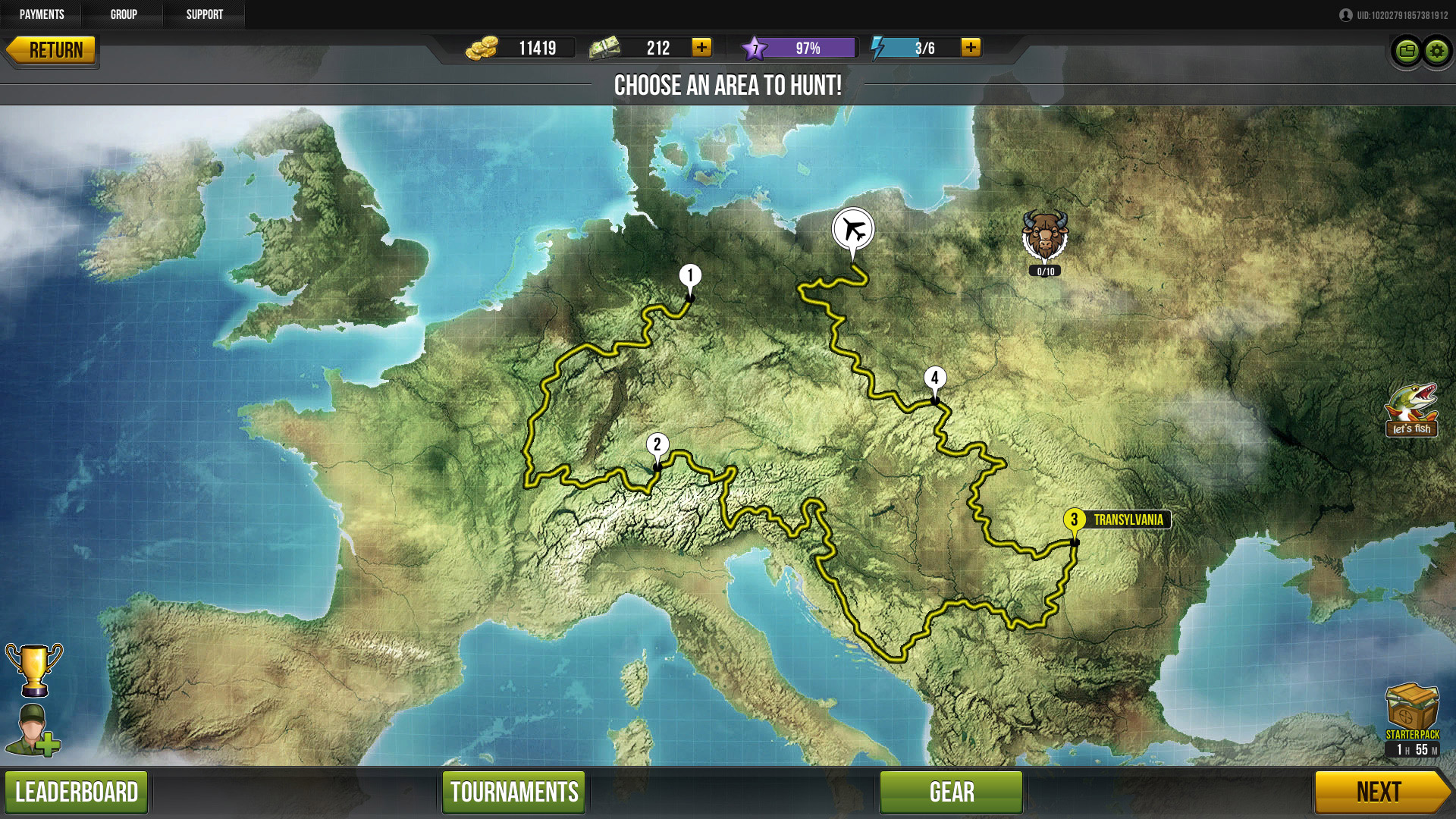
Task: Open the settings gear icon
Action: pyautogui.click(x=1436, y=52)
